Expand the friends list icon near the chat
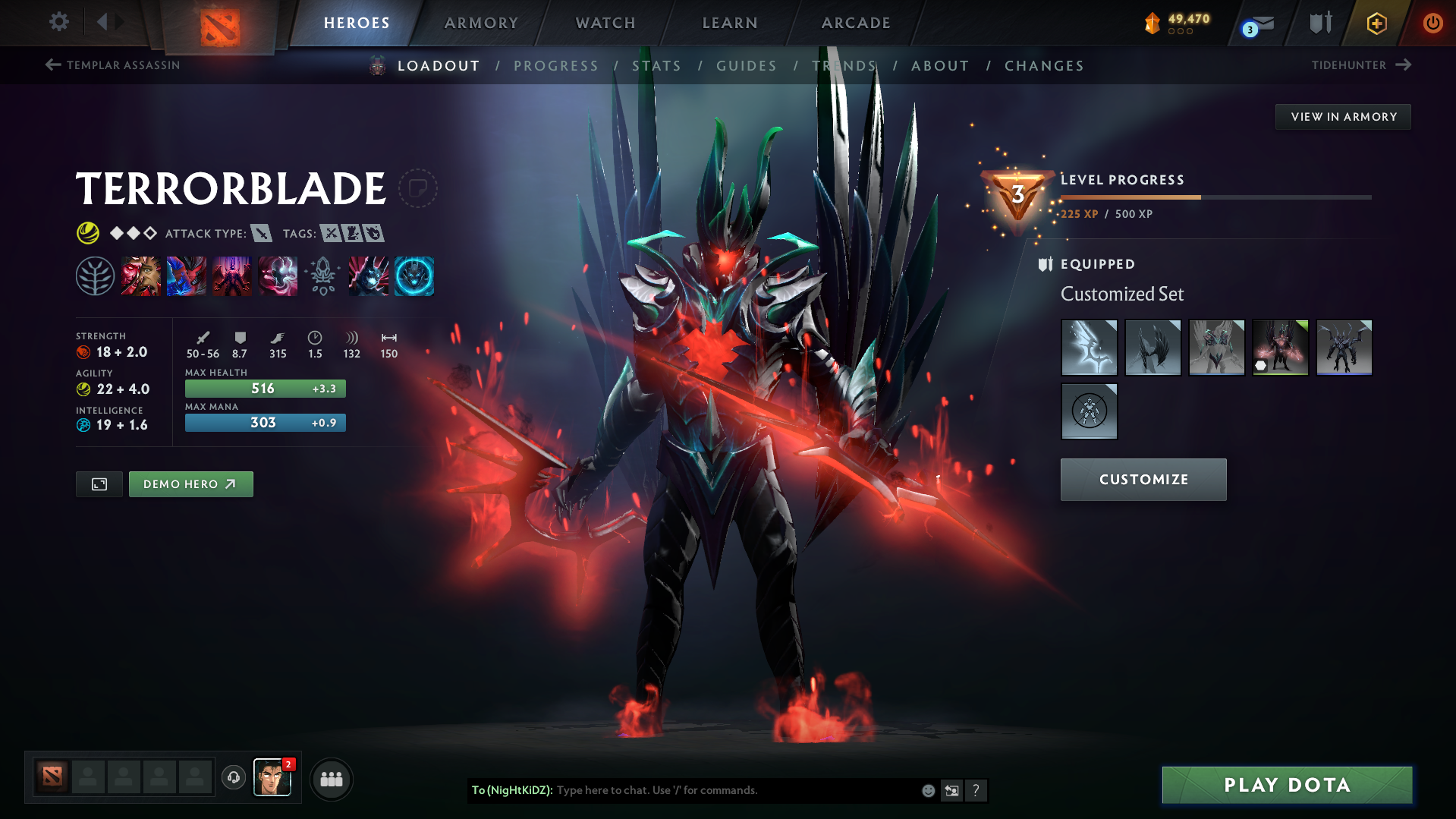Screen dimensions: 1456x819 pos(331,778)
